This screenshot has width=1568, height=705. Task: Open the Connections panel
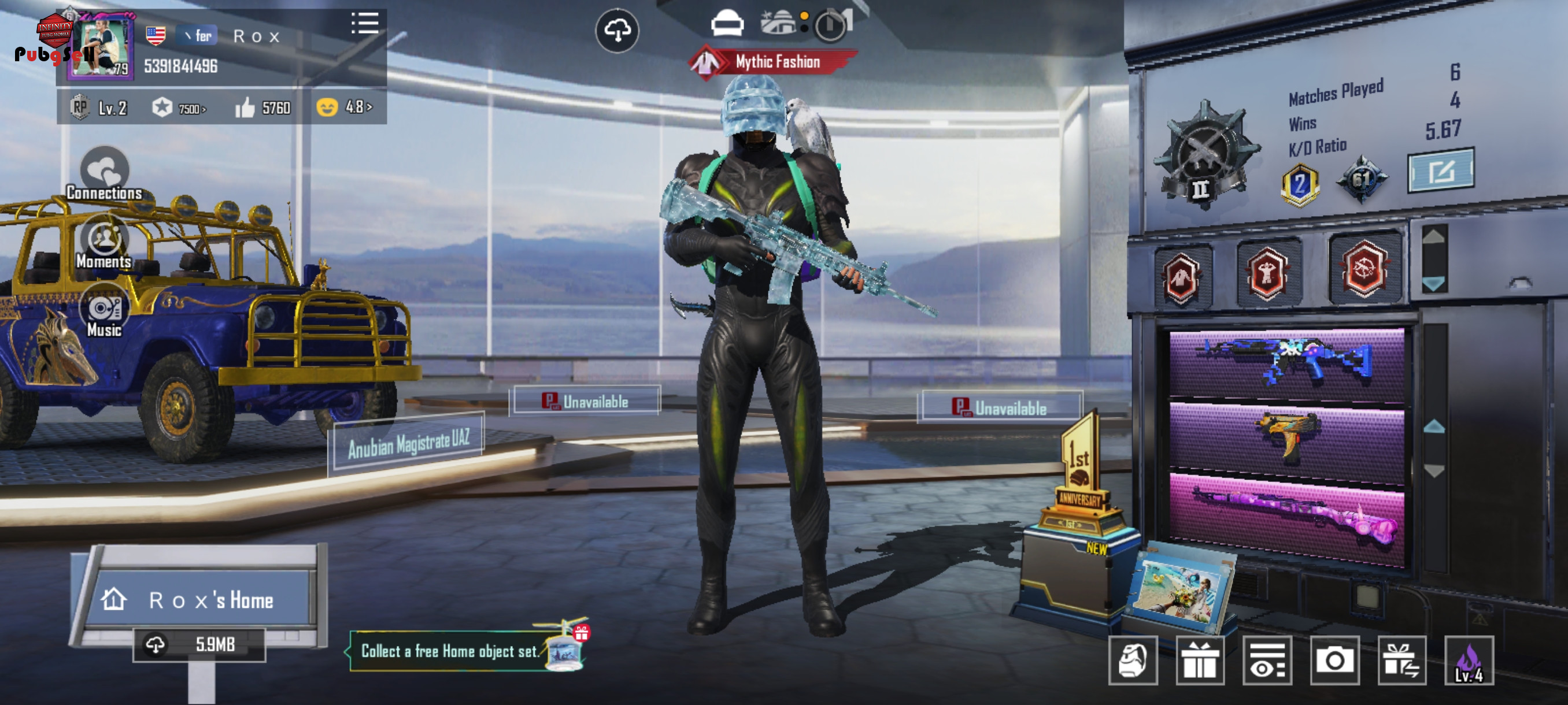click(x=104, y=174)
